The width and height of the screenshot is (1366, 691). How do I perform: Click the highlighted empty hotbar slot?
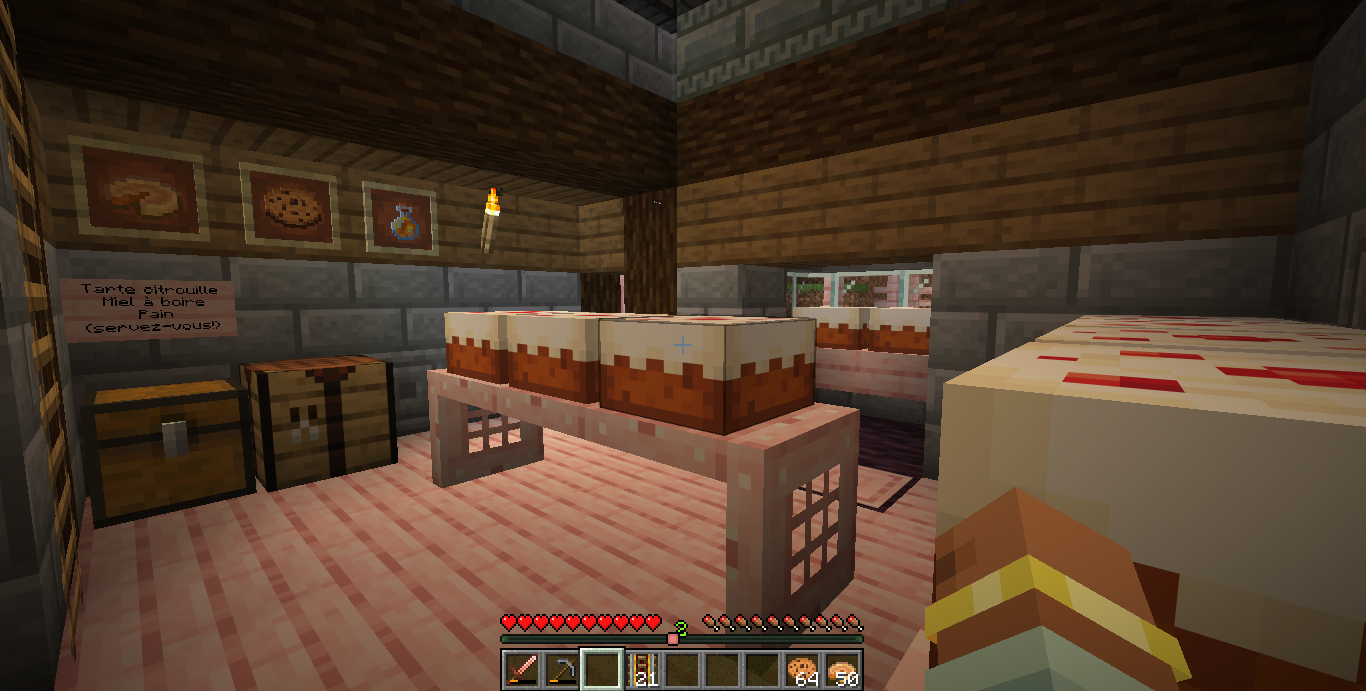pos(602,669)
